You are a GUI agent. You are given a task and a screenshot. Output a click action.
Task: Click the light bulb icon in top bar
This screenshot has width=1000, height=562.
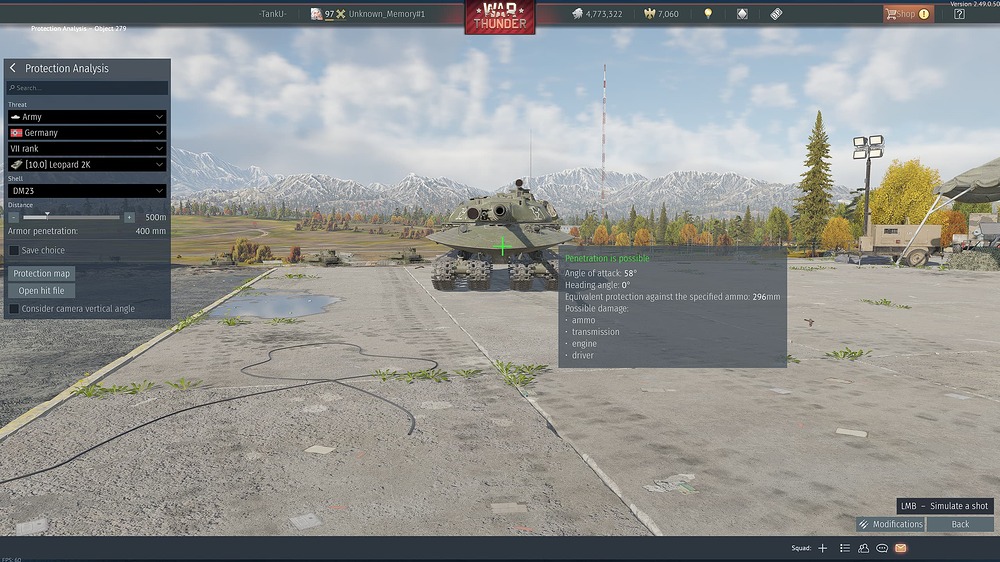[x=708, y=14]
